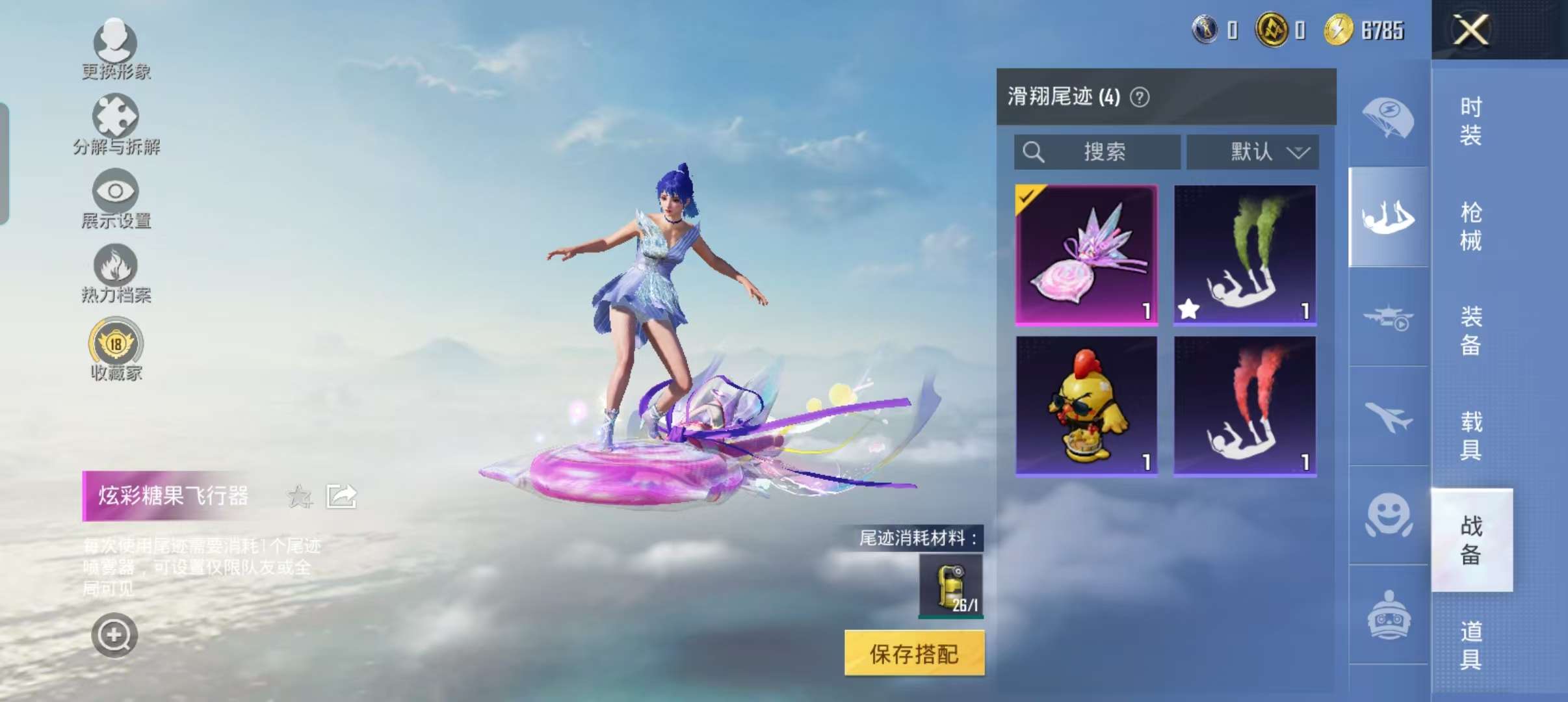Share 炫彩糖果飞行器 via the share icon
1568x702 pixels.
(x=341, y=495)
